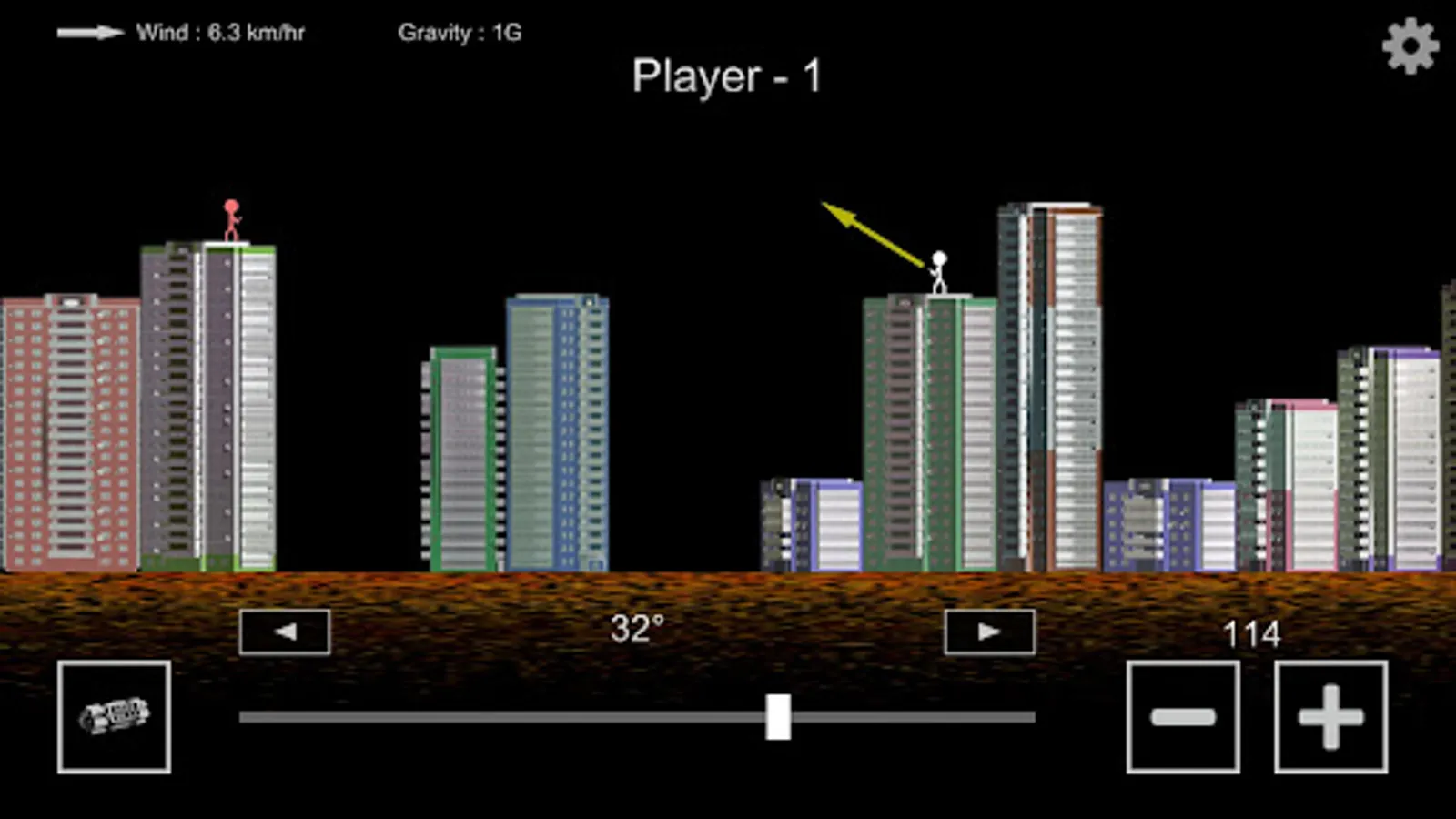Click the right angle arrow button
Viewport: 1456px width, 819px height.
pyautogui.click(x=989, y=632)
